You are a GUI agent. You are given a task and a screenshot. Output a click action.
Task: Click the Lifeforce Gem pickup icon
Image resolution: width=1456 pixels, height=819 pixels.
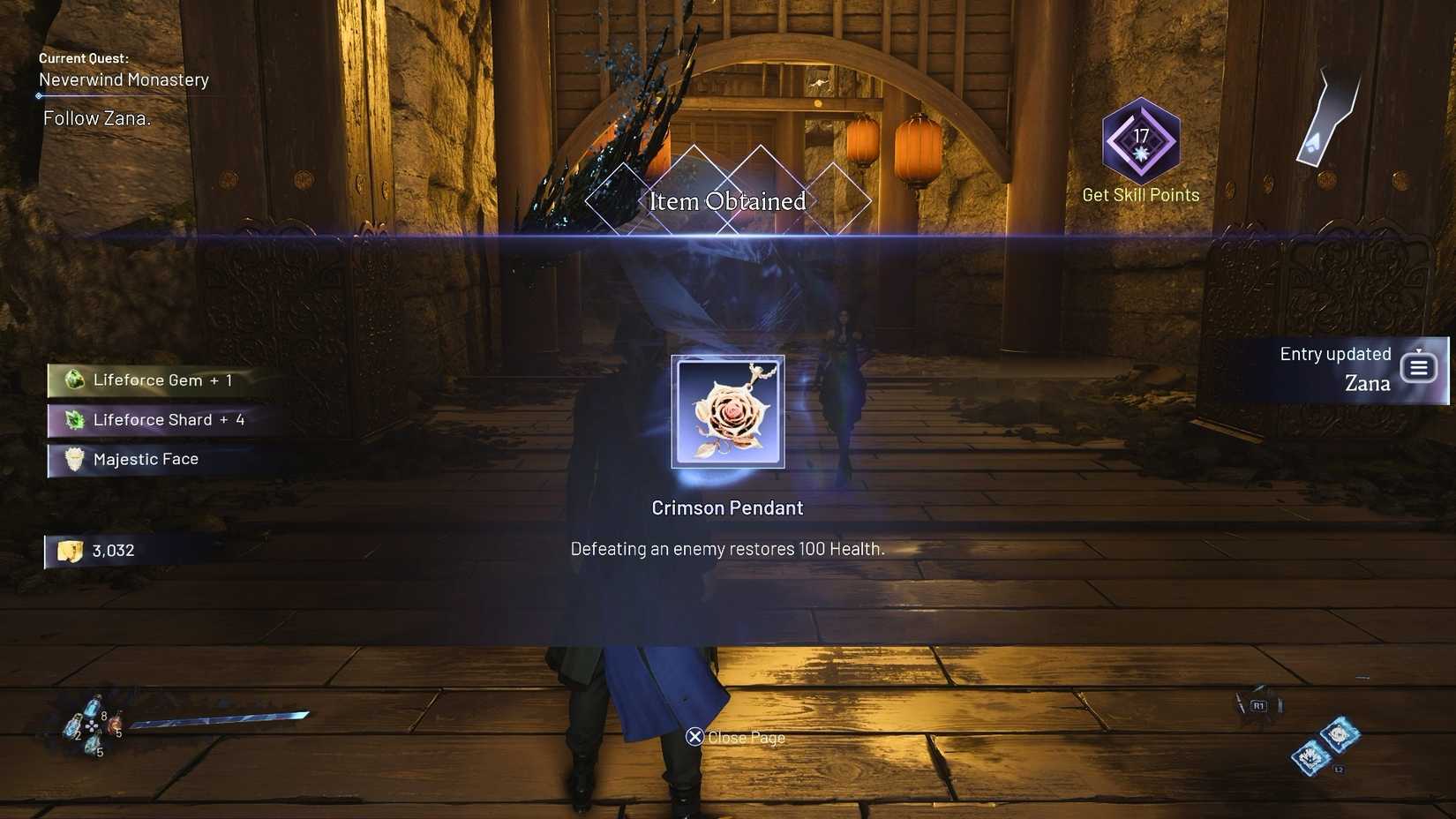point(73,379)
